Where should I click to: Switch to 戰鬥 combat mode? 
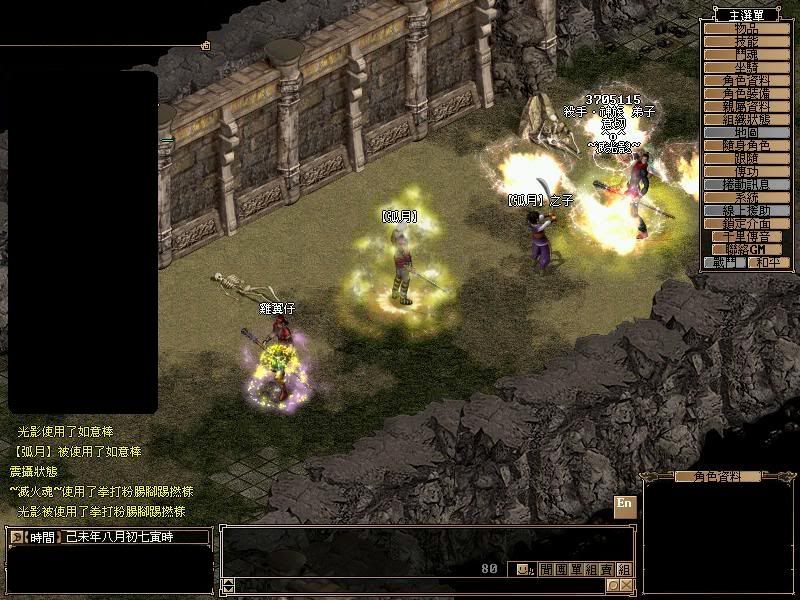(725, 262)
